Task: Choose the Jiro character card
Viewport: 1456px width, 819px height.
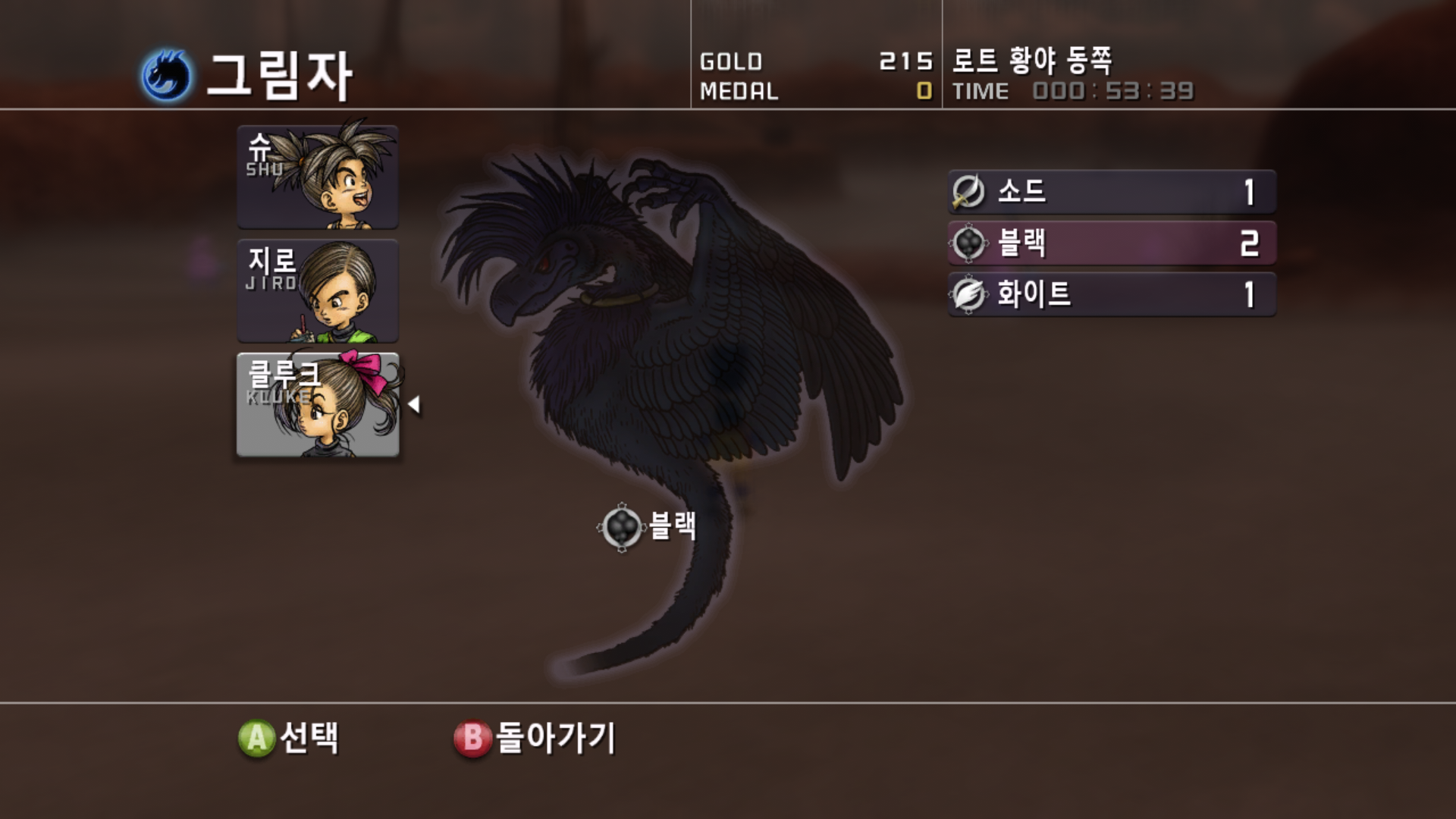Action: [318, 291]
